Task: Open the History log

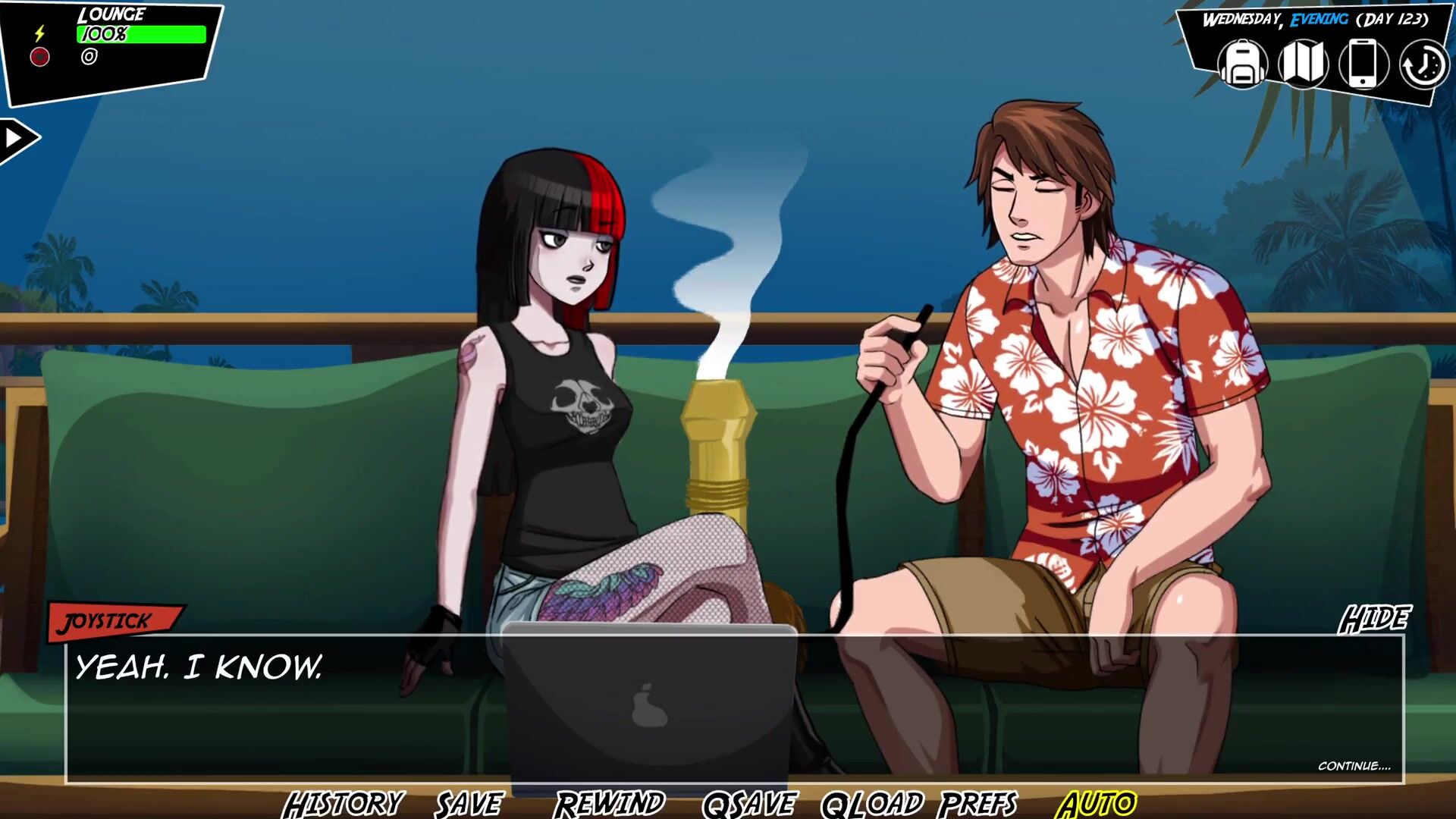Action: click(x=343, y=802)
